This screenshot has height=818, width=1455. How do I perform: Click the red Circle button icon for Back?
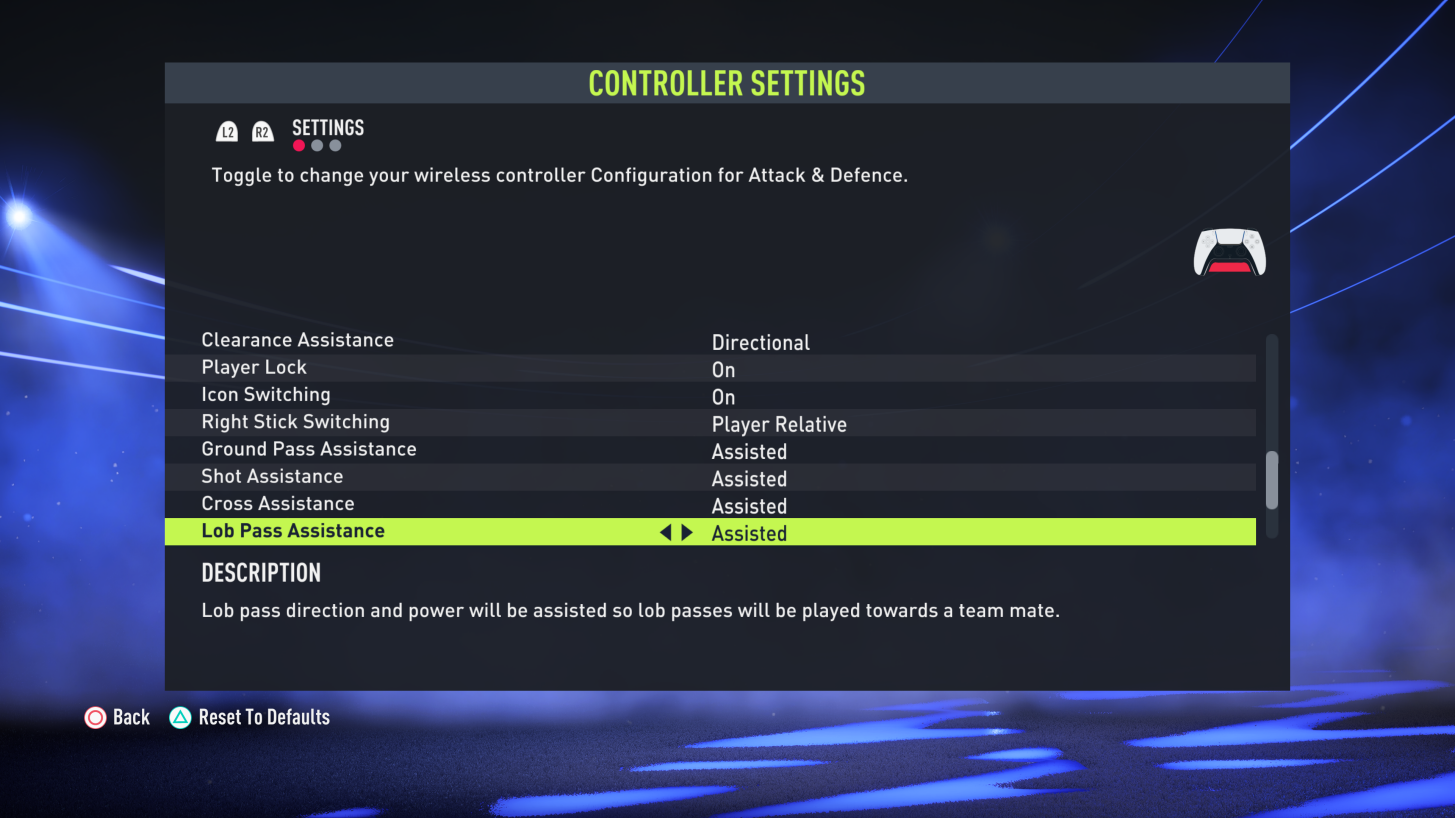[96, 717]
